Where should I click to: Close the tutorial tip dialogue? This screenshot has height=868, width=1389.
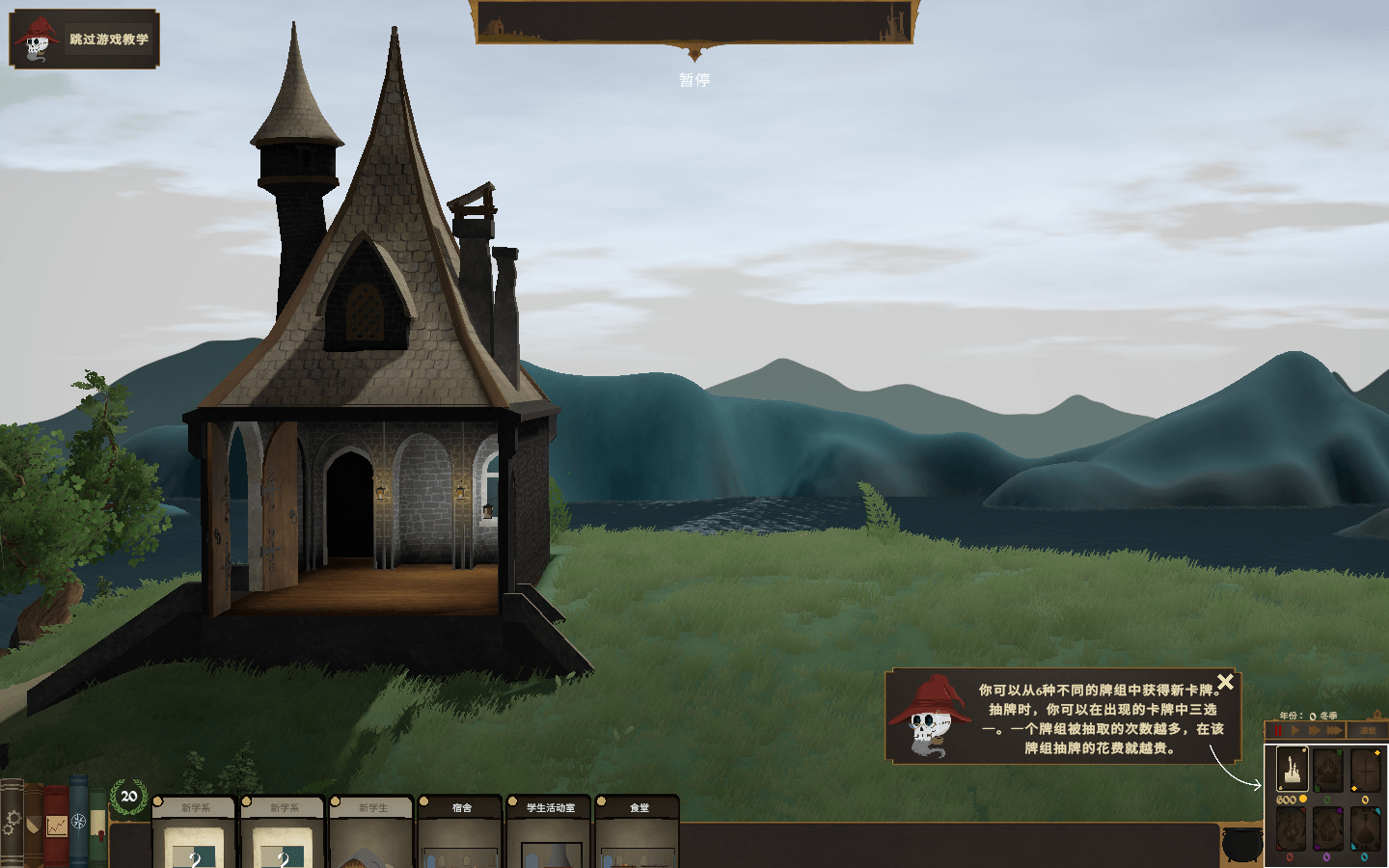click(1225, 682)
